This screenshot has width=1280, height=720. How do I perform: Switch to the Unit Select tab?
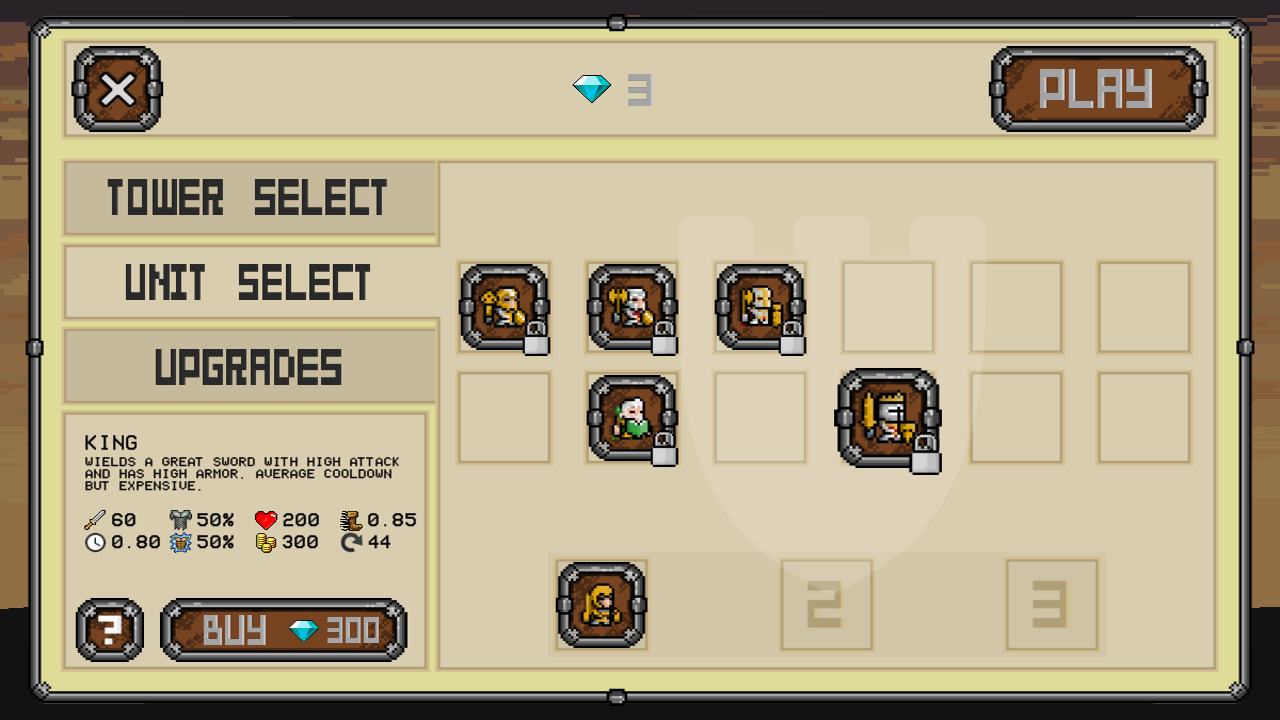(250, 281)
